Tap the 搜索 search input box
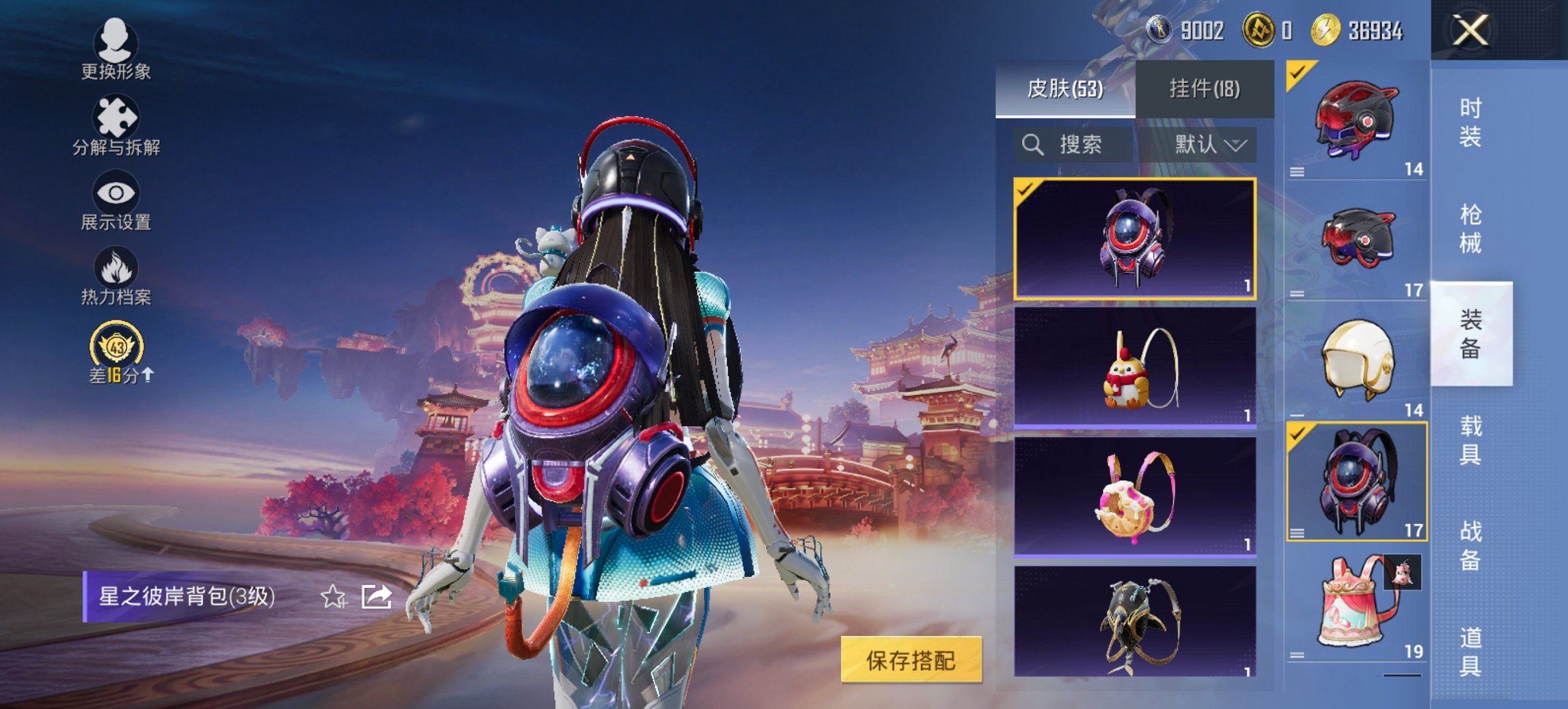1568x709 pixels. click(1079, 145)
